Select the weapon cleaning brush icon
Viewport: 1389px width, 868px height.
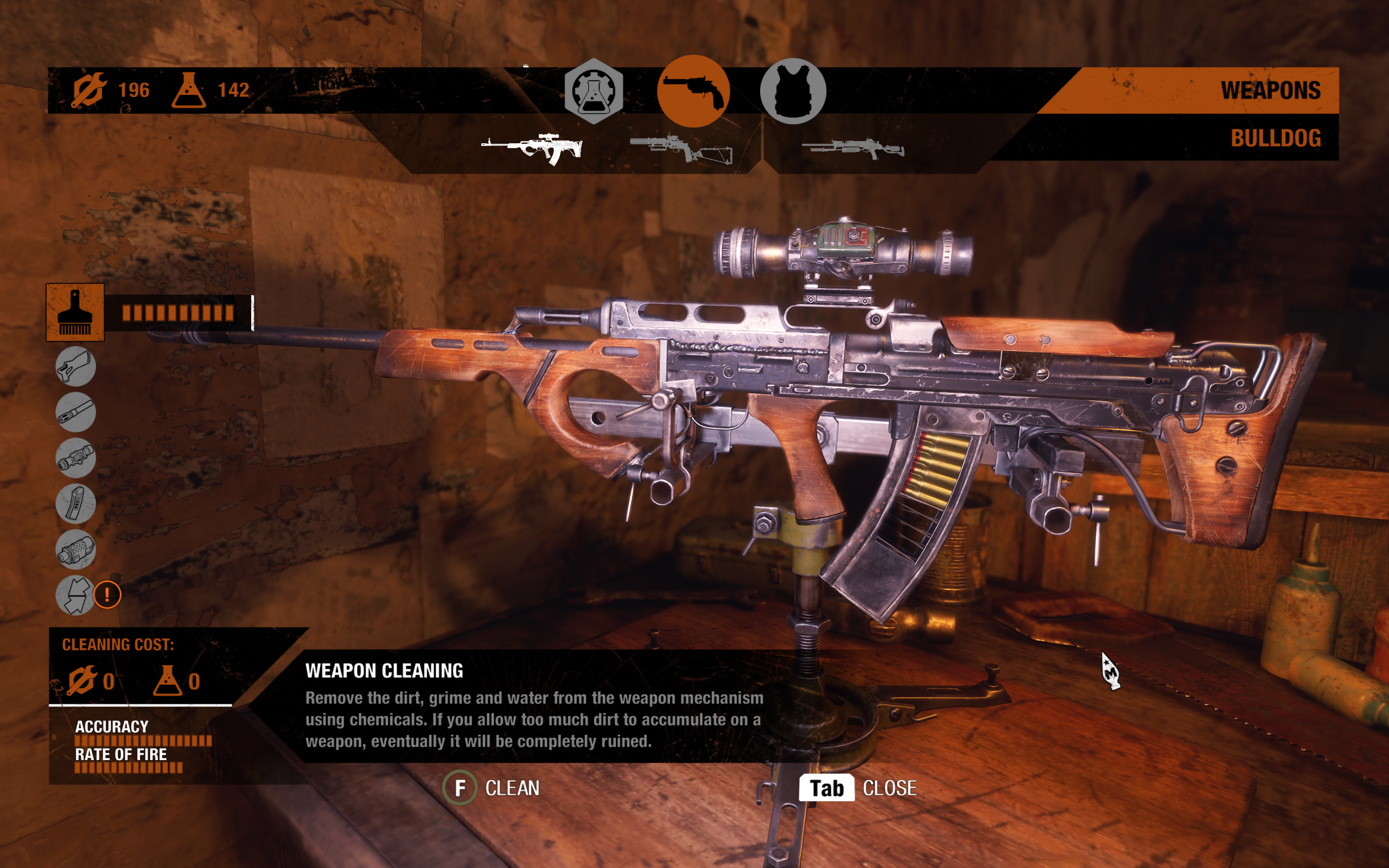[x=75, y=312]
